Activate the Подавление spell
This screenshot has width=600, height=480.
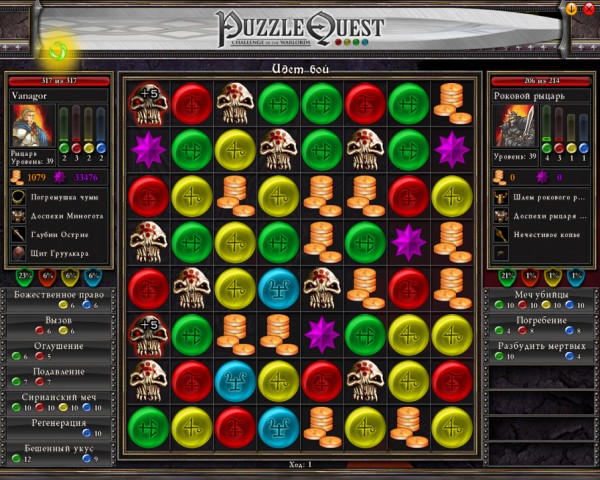[x=59, y=372]
